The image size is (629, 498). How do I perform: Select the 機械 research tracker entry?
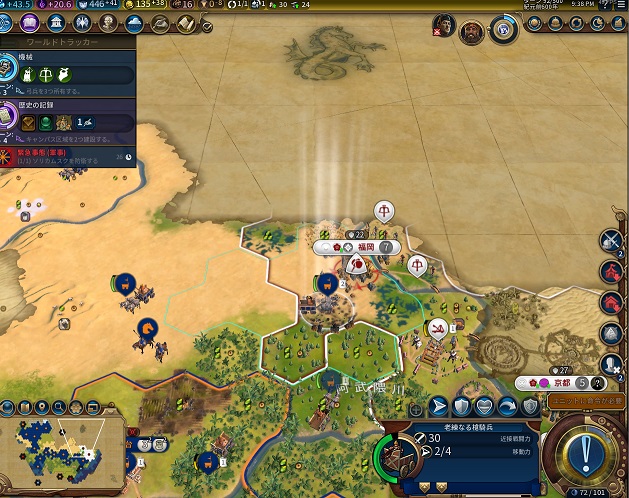point(68,68)
